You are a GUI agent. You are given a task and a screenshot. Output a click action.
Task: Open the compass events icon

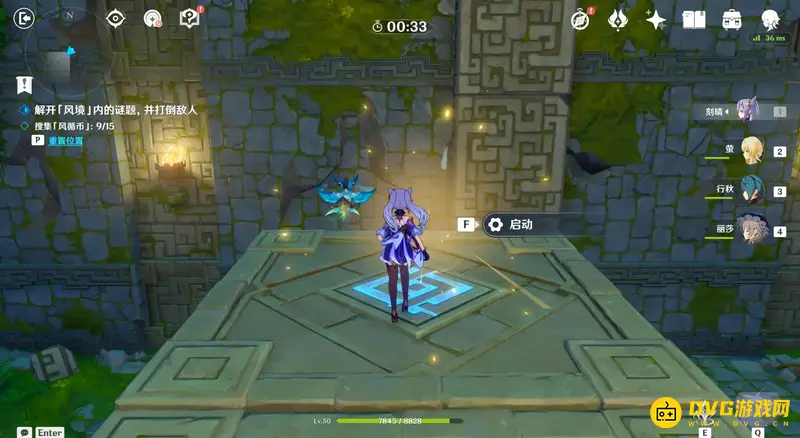(581, 19)
